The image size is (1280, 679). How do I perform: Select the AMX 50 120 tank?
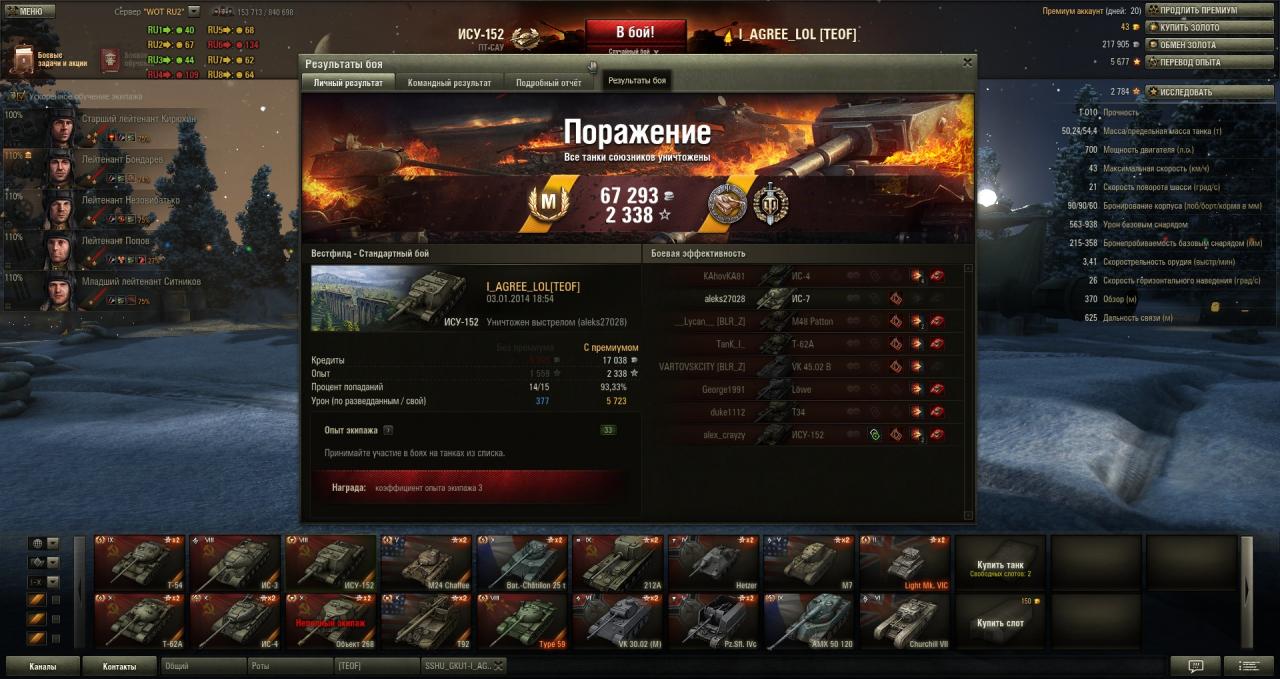coord(809,622)
